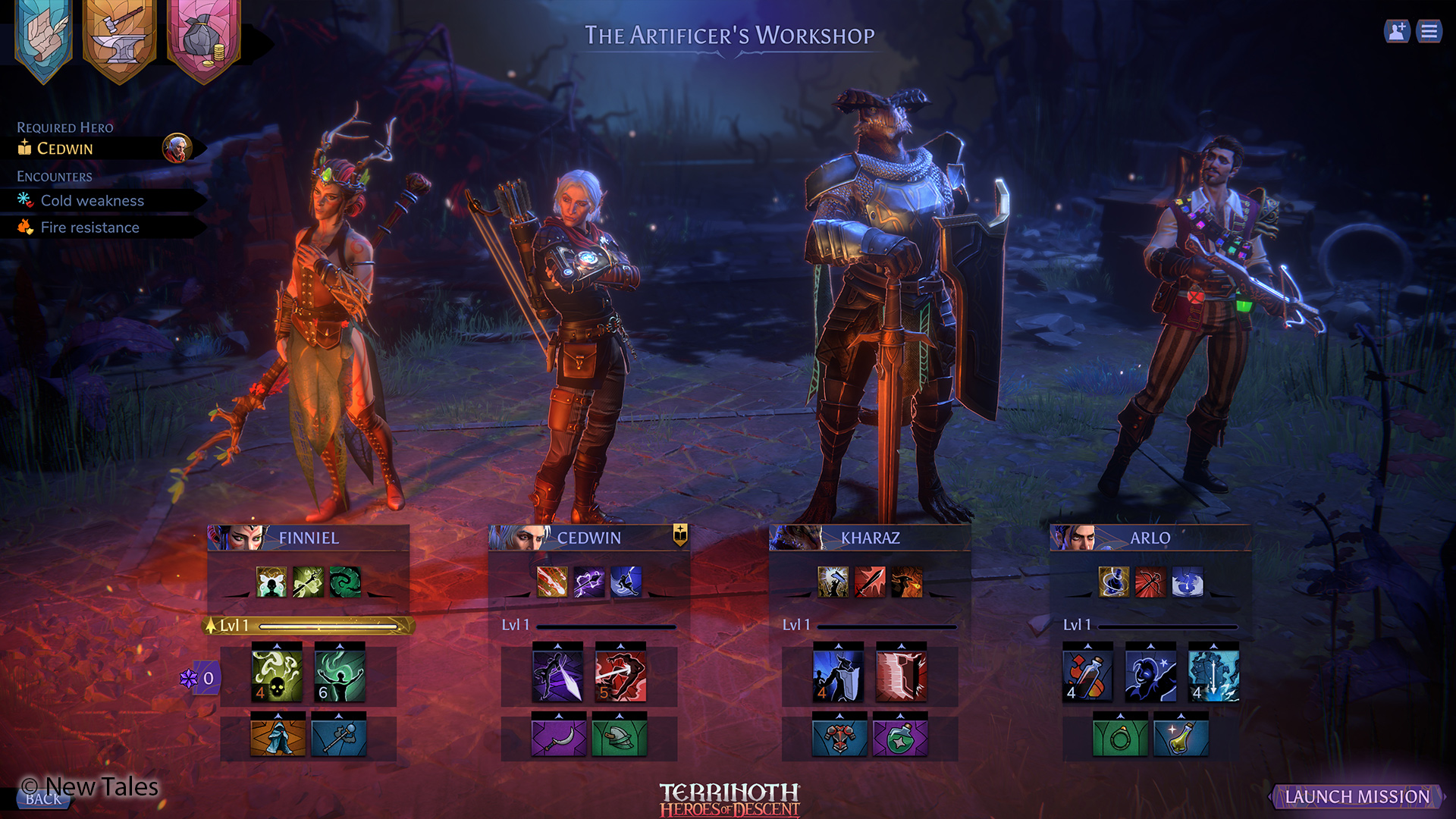
Task: Open the hamburger menu
Action: [1429, 31]
